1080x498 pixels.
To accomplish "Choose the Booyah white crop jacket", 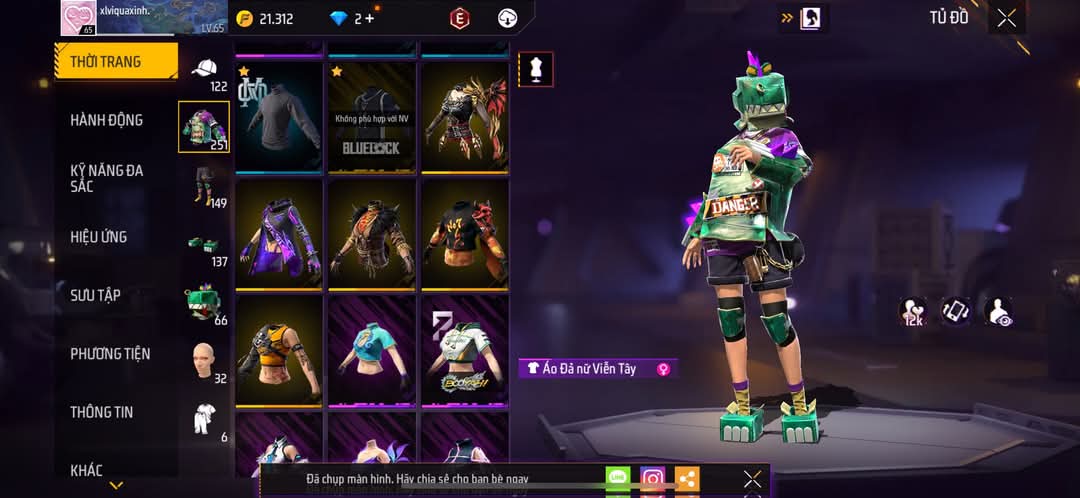I will click(x=464, y=350).
